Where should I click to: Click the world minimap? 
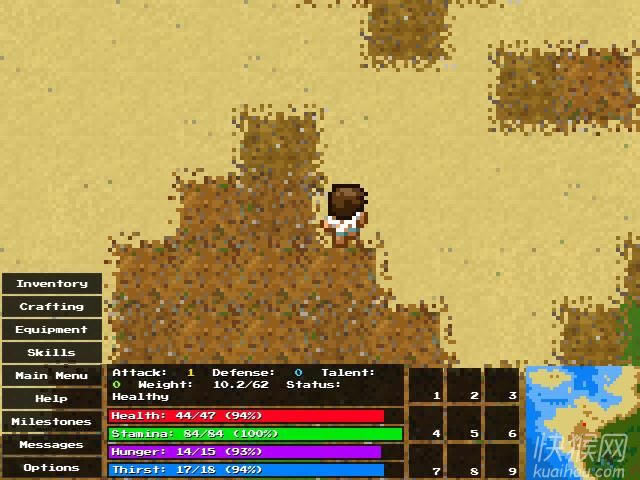582,422
